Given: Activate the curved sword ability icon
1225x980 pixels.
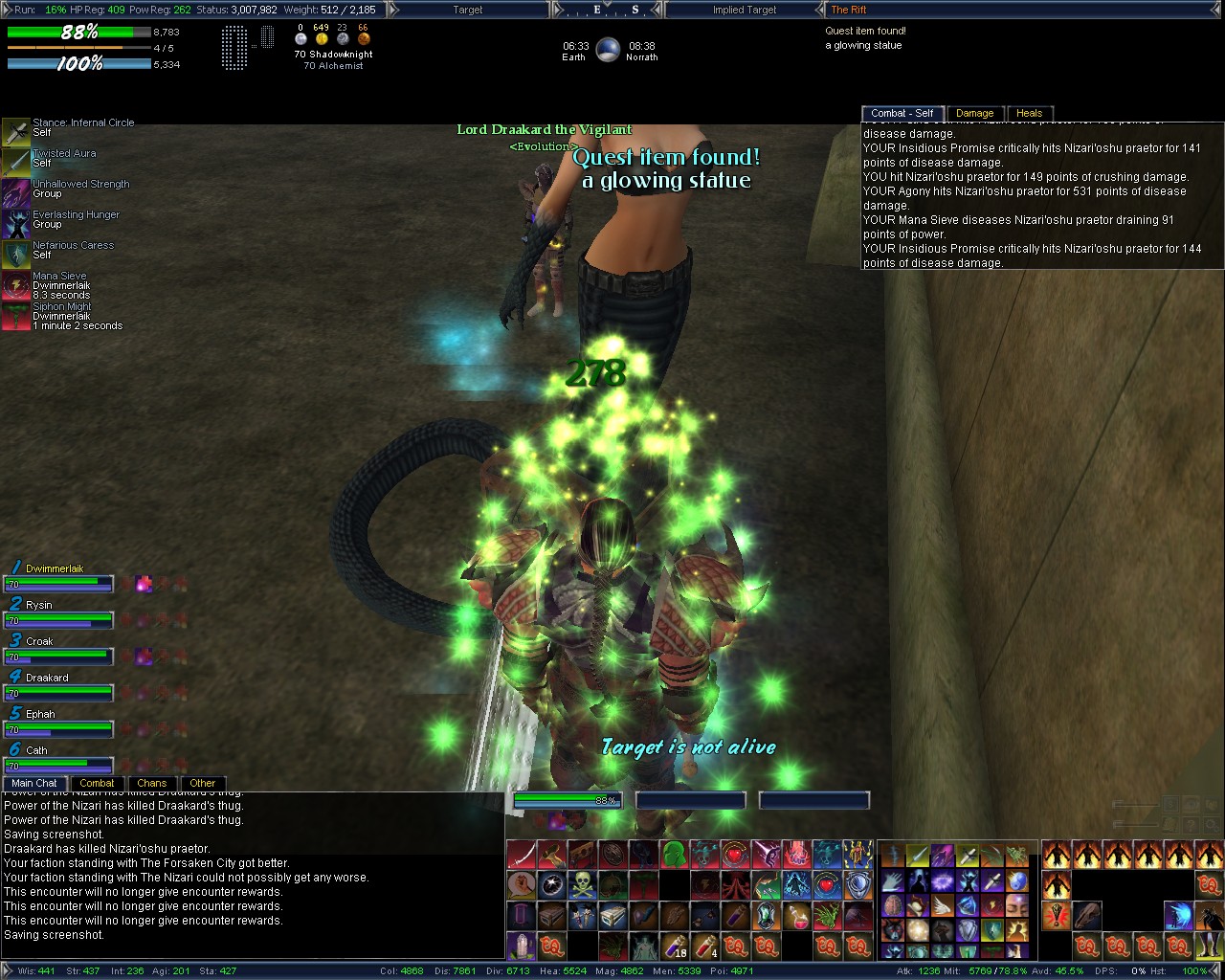Looking at the screenshot, I should (521, 854).
